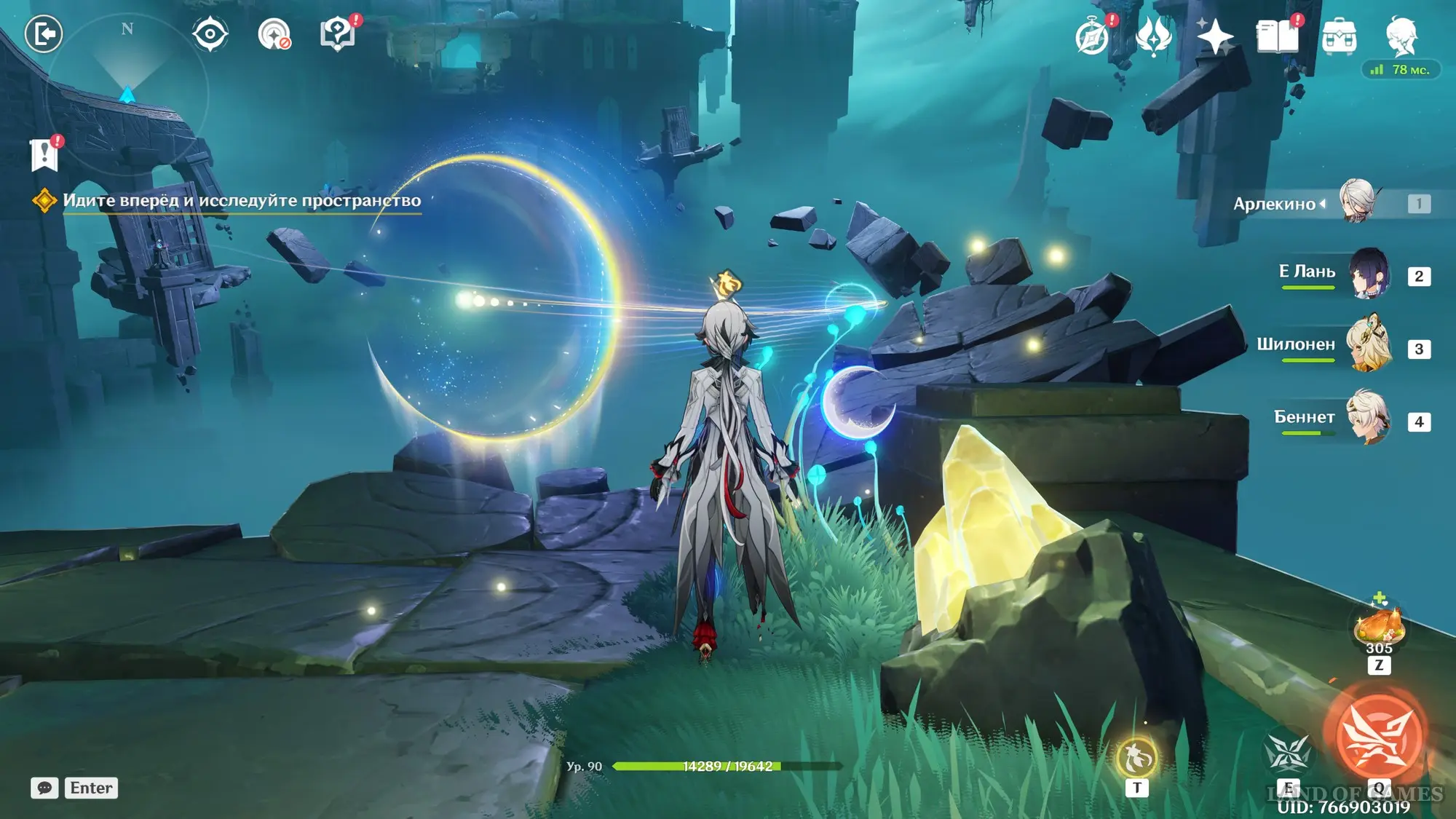
Task: Switch to party member Шилонен
Action: point(1369,345)
